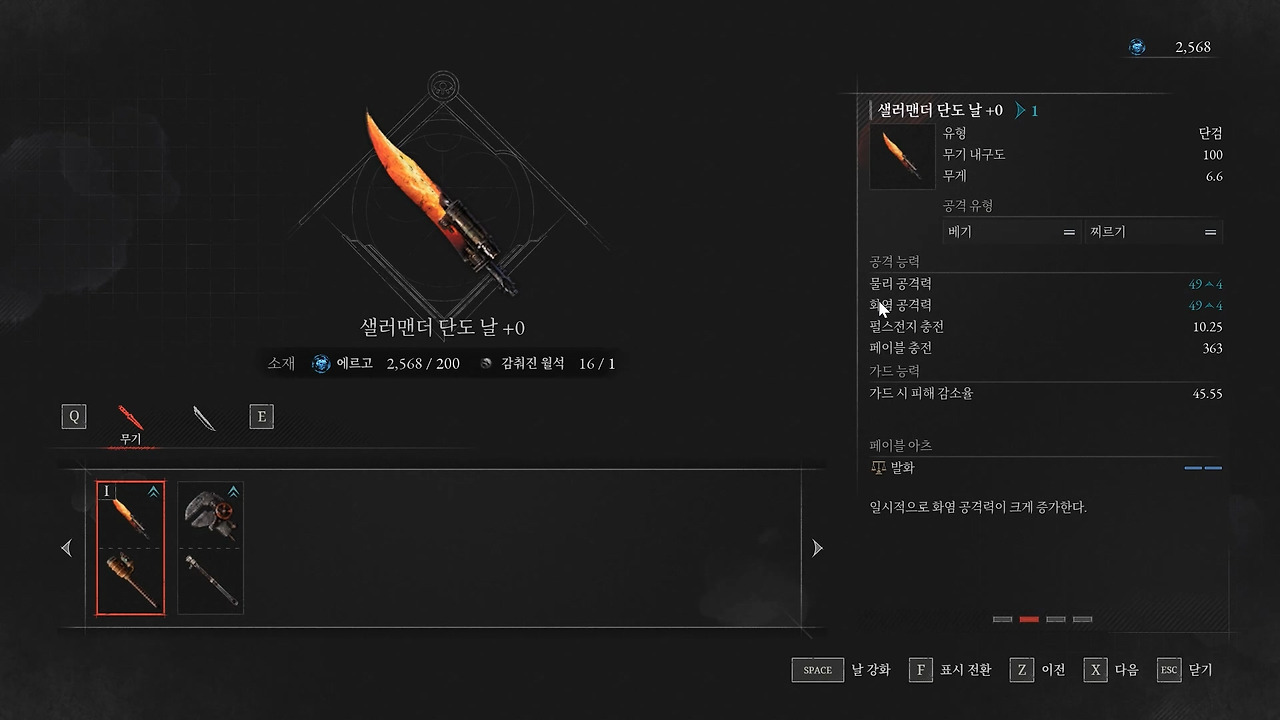
Task: Click the upgrade chevron on the axe head thumbnail
Action: 233,491
